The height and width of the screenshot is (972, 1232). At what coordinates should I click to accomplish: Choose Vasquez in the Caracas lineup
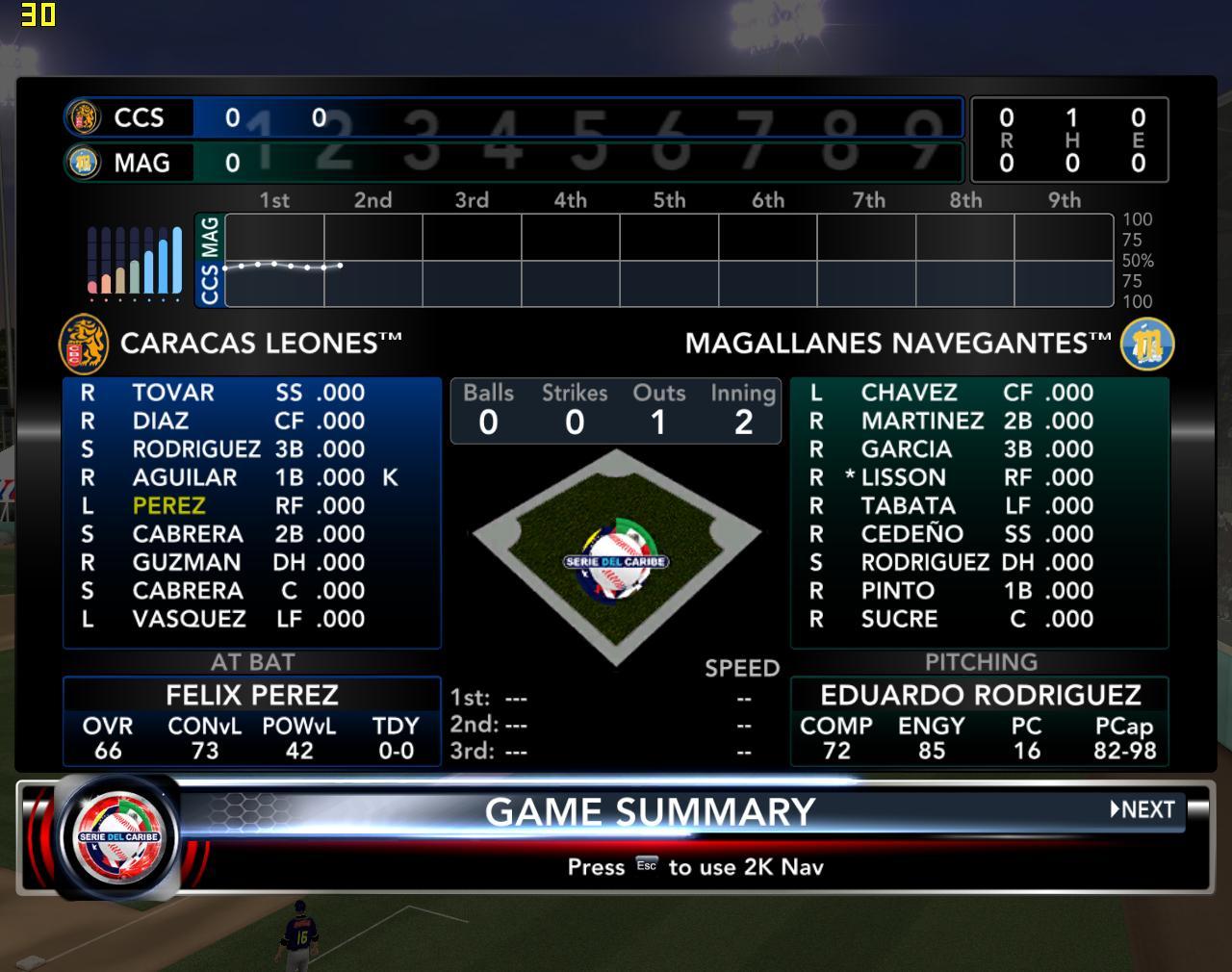point(189,619)
